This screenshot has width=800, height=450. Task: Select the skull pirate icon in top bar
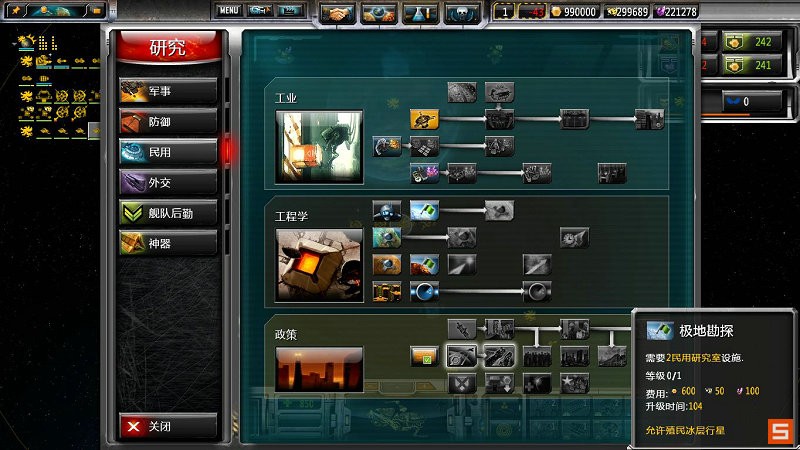coord(463,13)
